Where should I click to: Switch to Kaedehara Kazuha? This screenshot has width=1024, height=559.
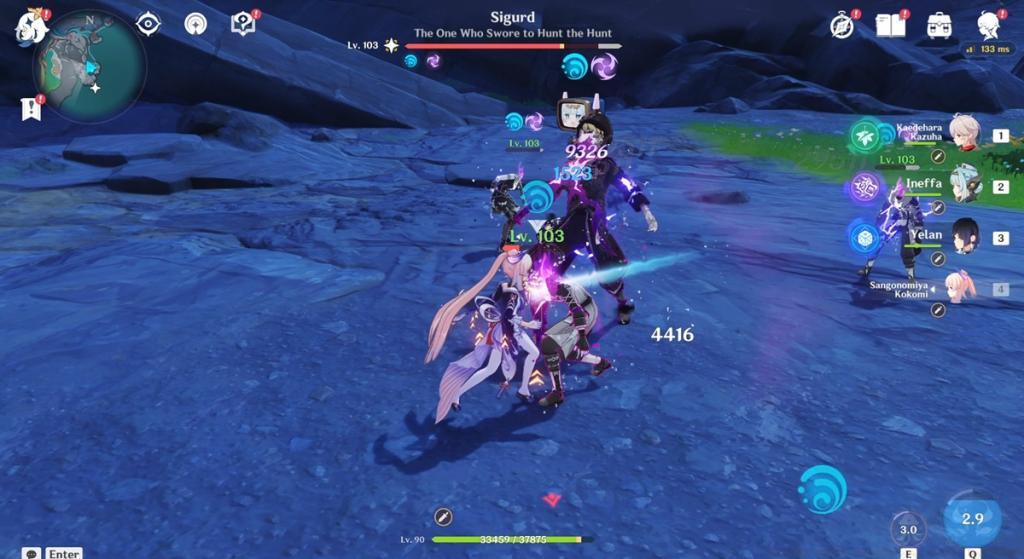click(964, 137)
